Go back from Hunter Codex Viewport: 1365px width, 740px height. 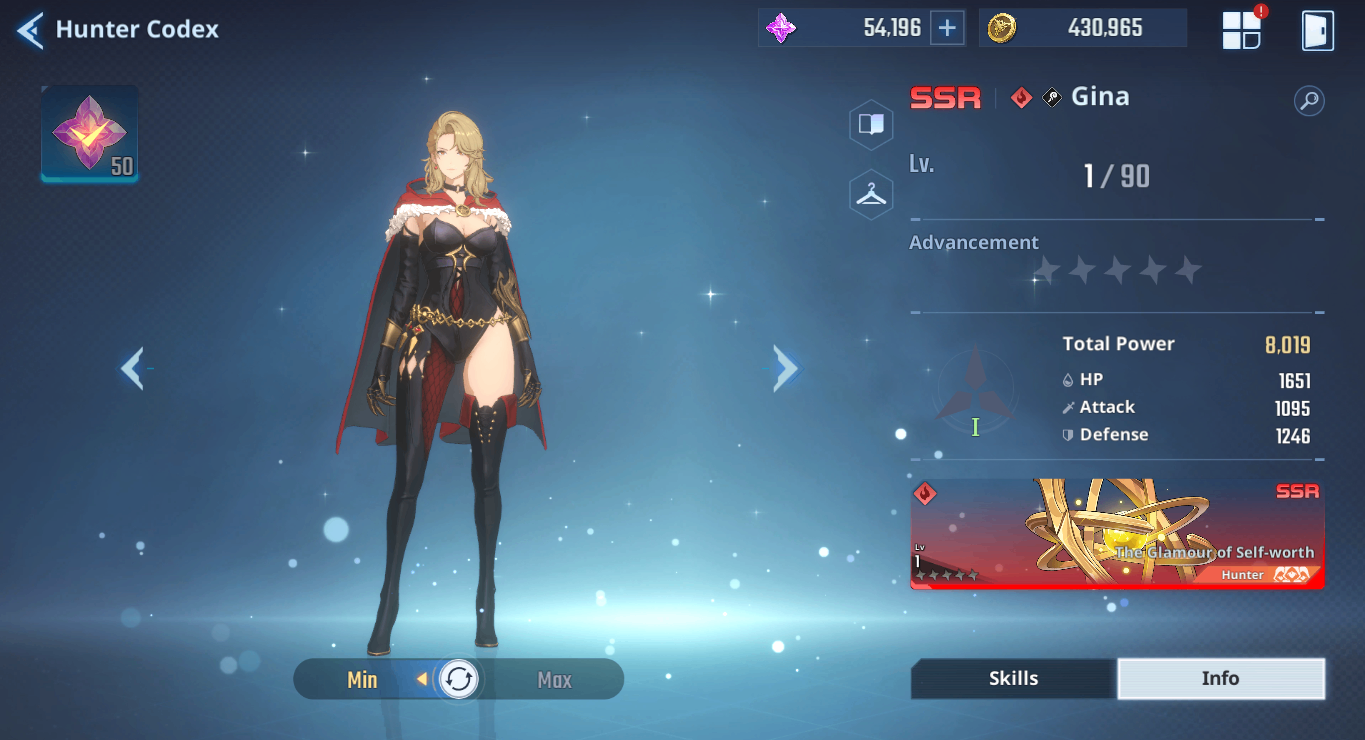coord(30,30)
